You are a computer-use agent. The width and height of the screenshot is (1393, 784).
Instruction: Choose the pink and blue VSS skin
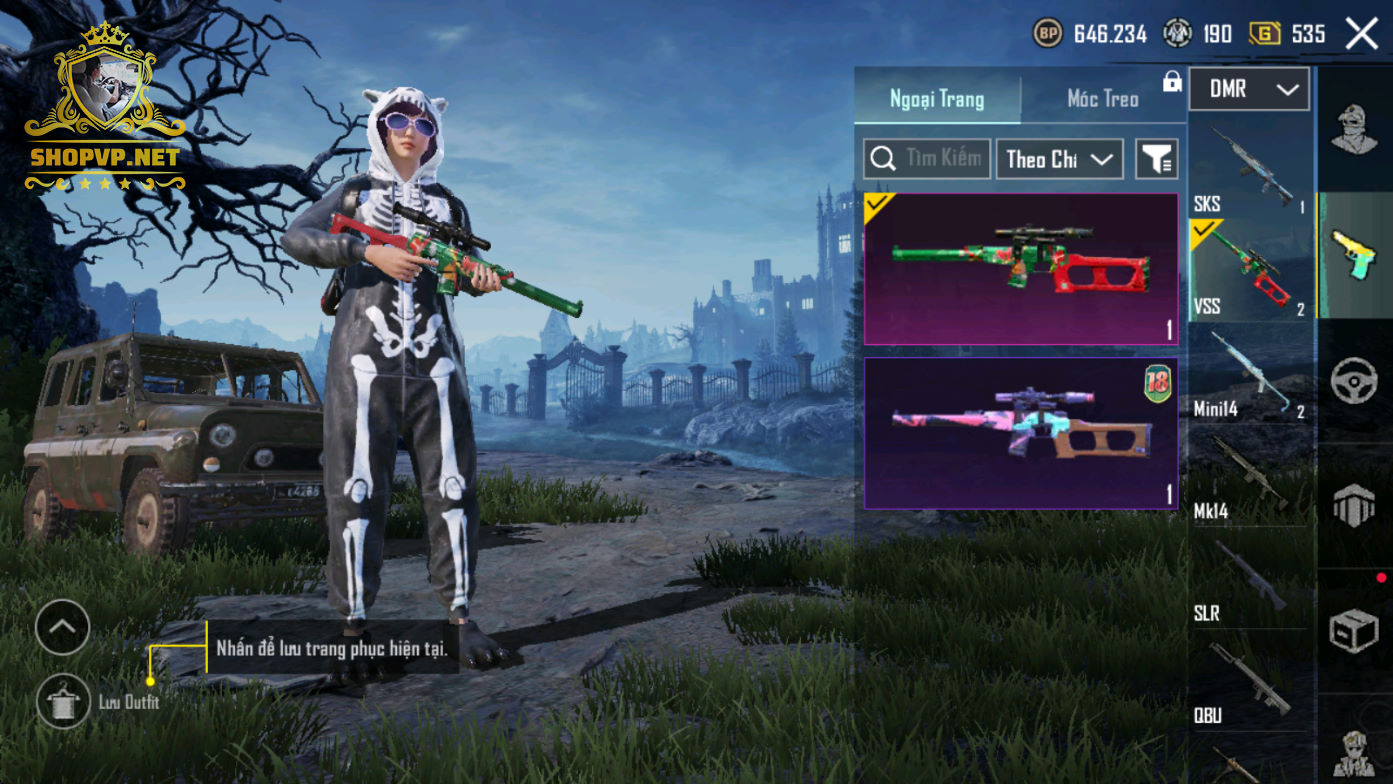tap(1020, 433)
